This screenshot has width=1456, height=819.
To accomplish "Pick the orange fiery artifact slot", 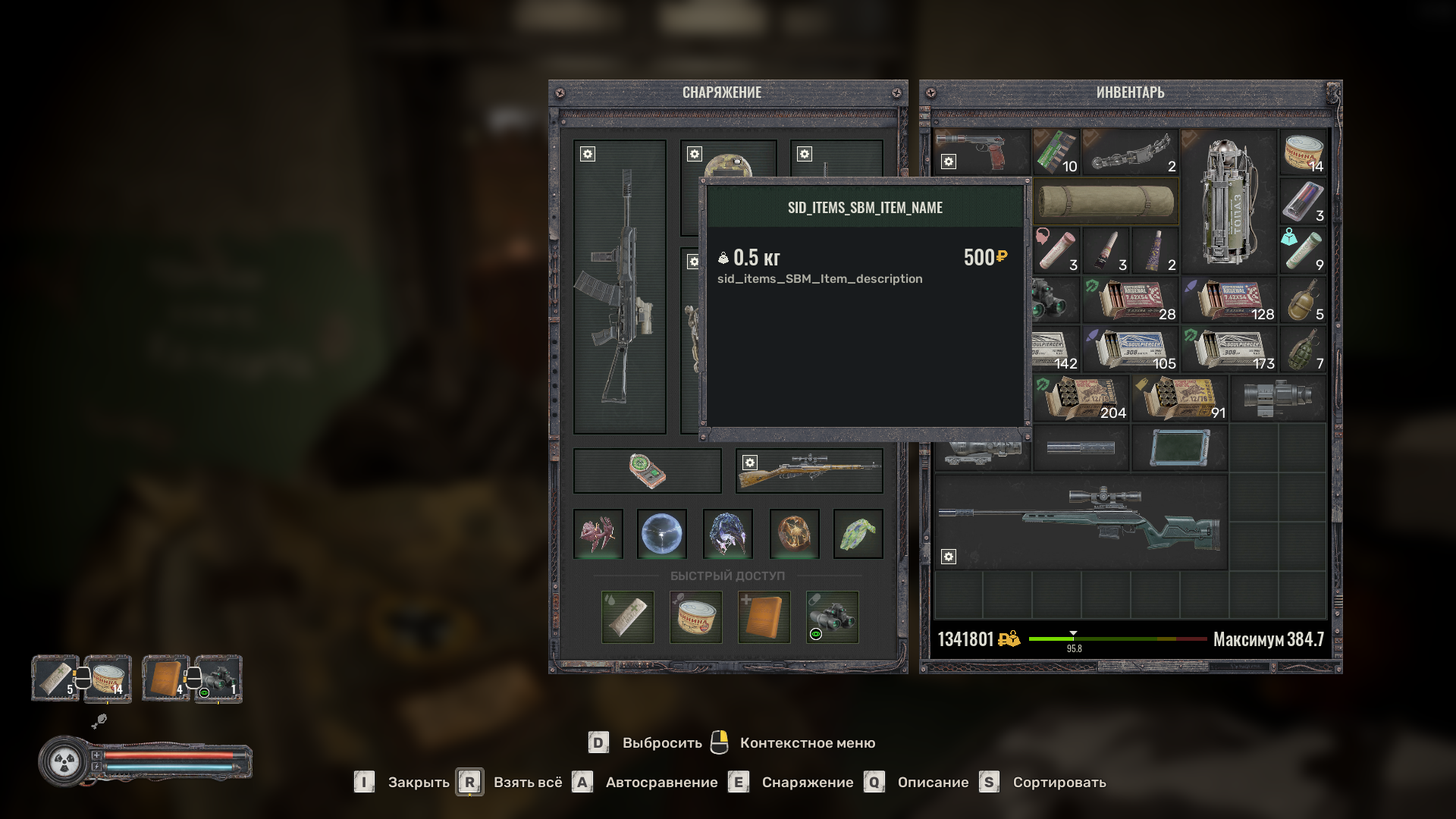I will click(x=794, y=534).
